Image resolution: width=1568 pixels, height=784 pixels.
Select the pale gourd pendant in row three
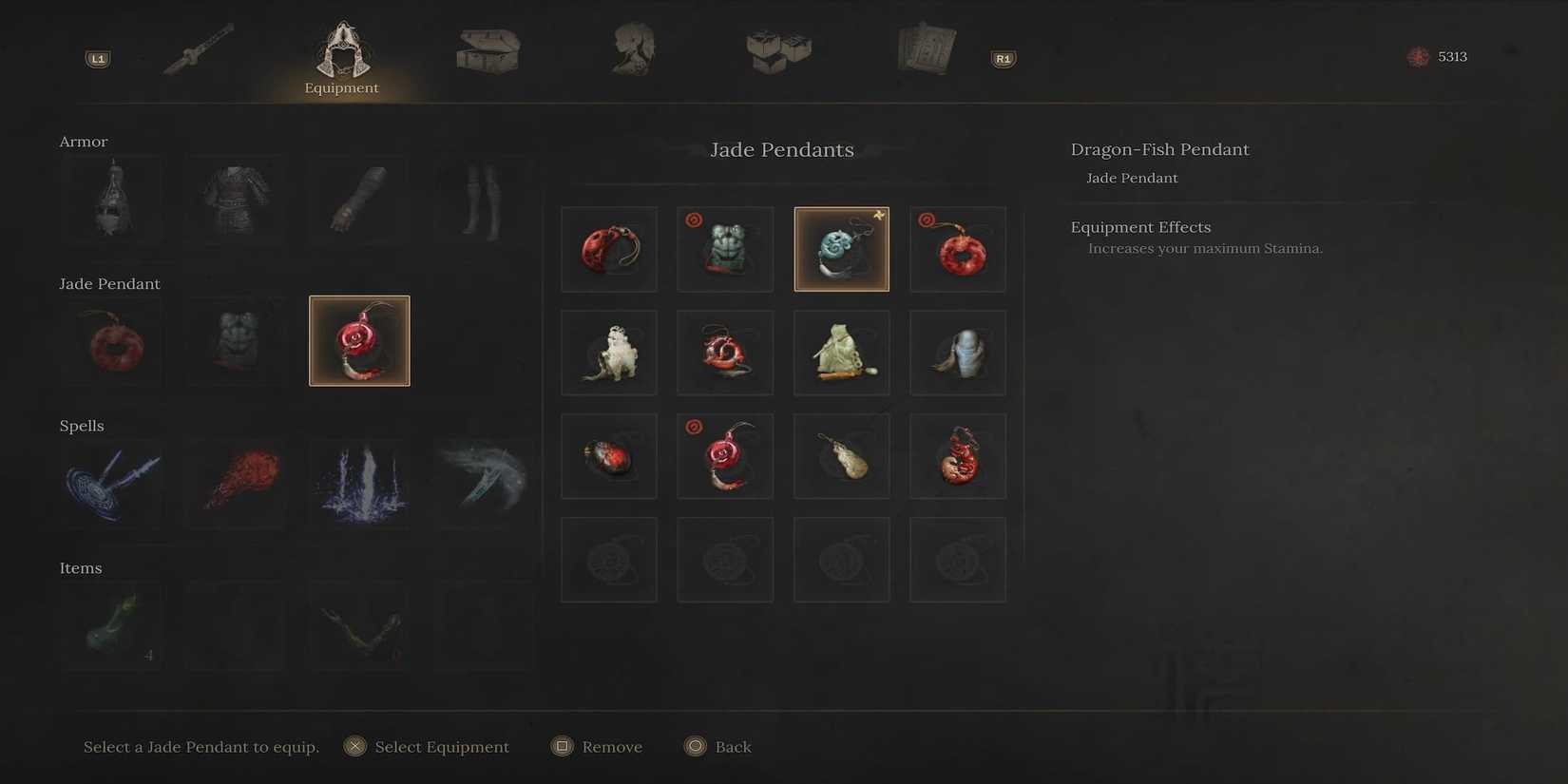pos(841,455)
